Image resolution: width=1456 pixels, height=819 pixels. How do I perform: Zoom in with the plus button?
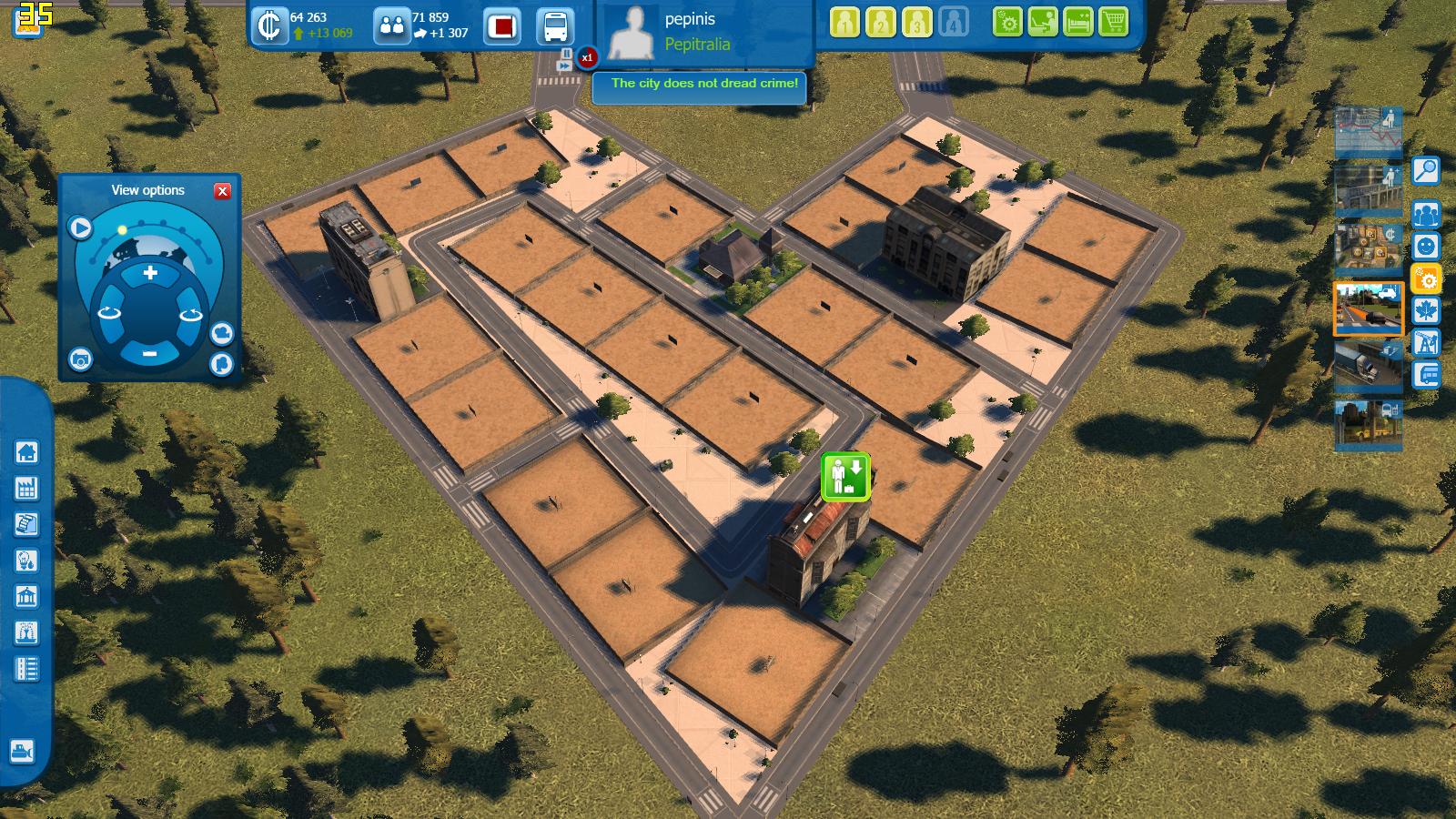point(150,273)
